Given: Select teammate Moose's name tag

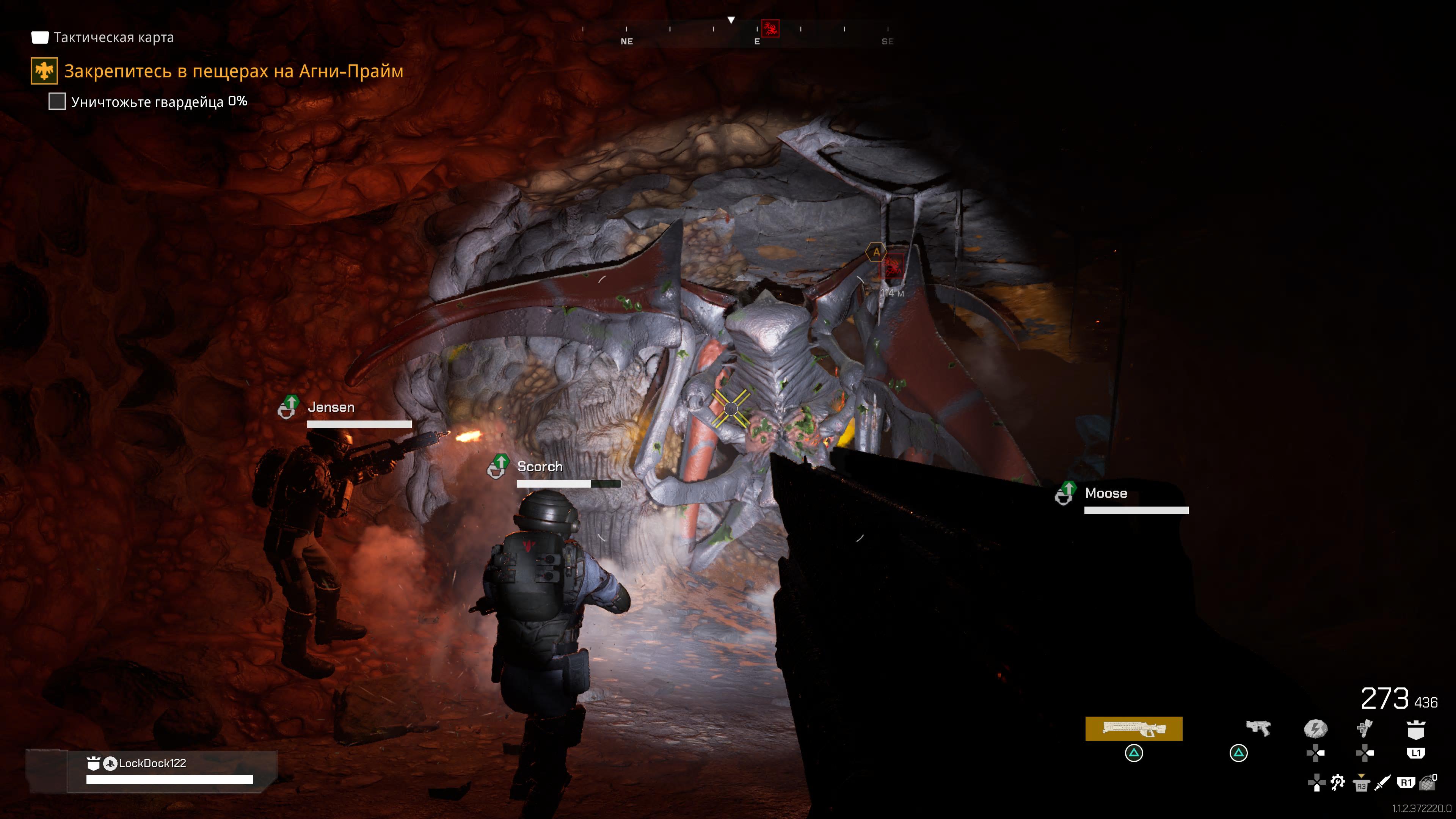Looking at the screenshot, I should click(x=1106, y=493).
